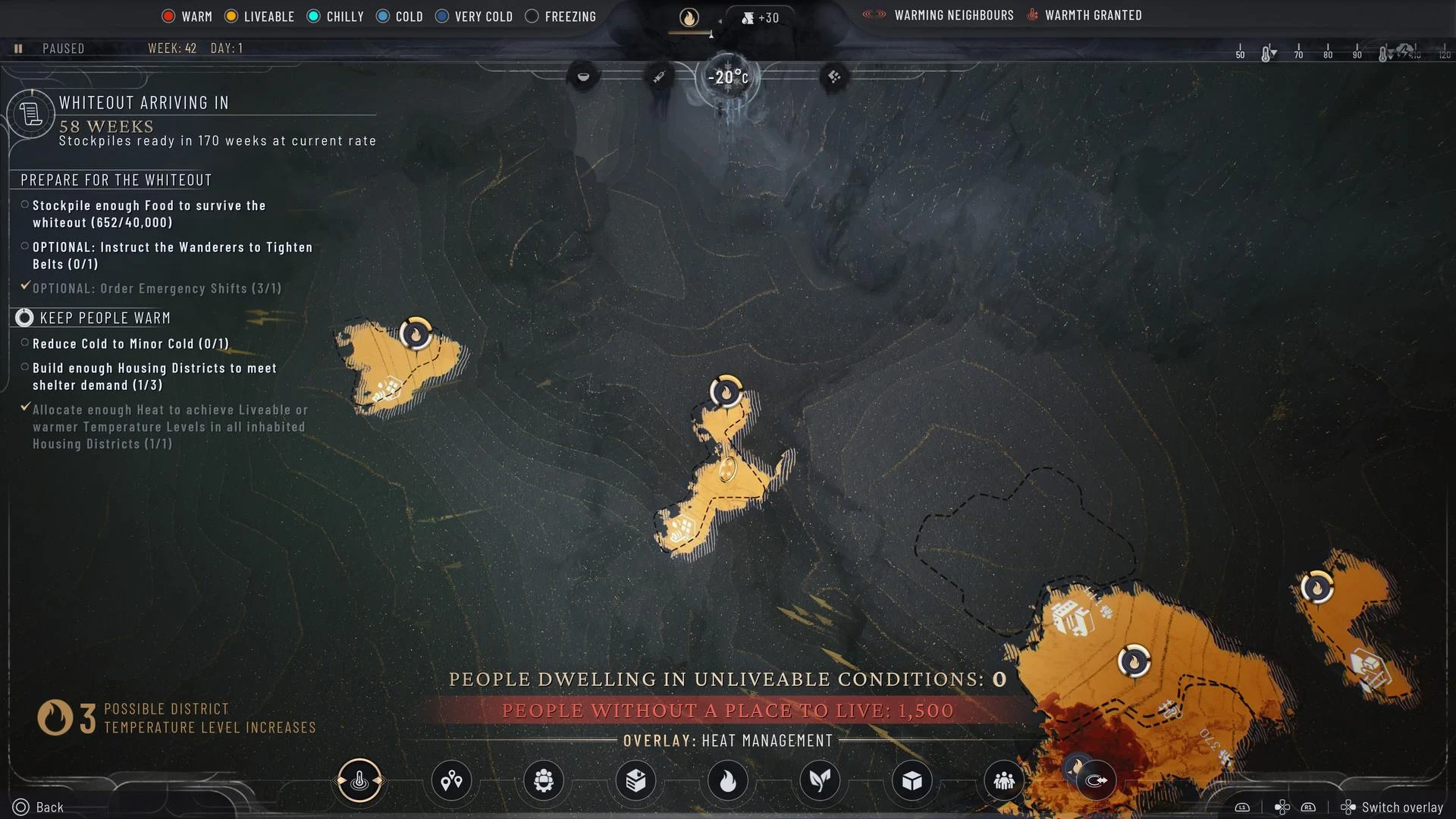Select the syringe indicator icon

pyautogui.click(x=659, y=77)
